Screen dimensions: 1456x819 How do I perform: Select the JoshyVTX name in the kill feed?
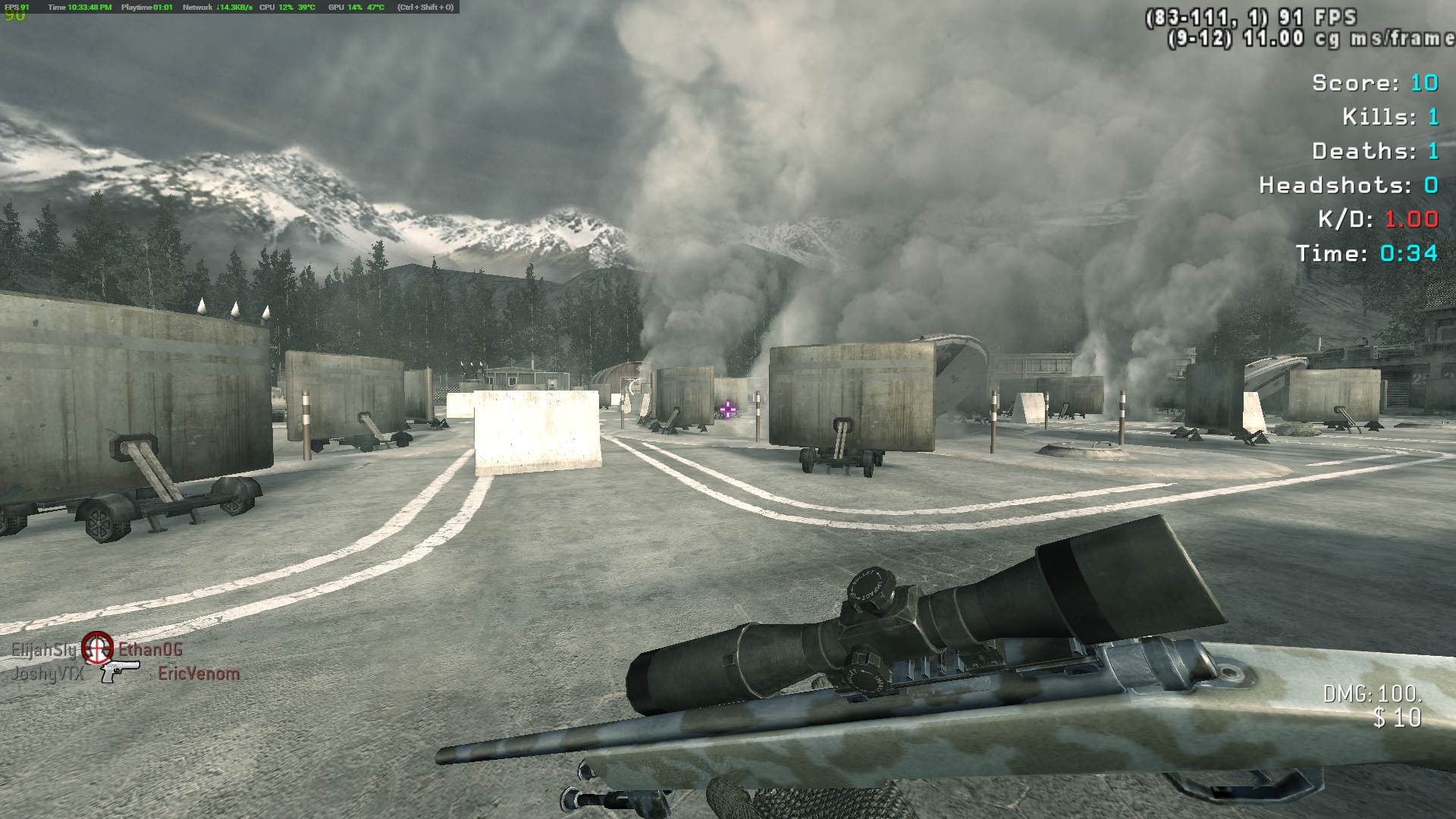point(48,673)
